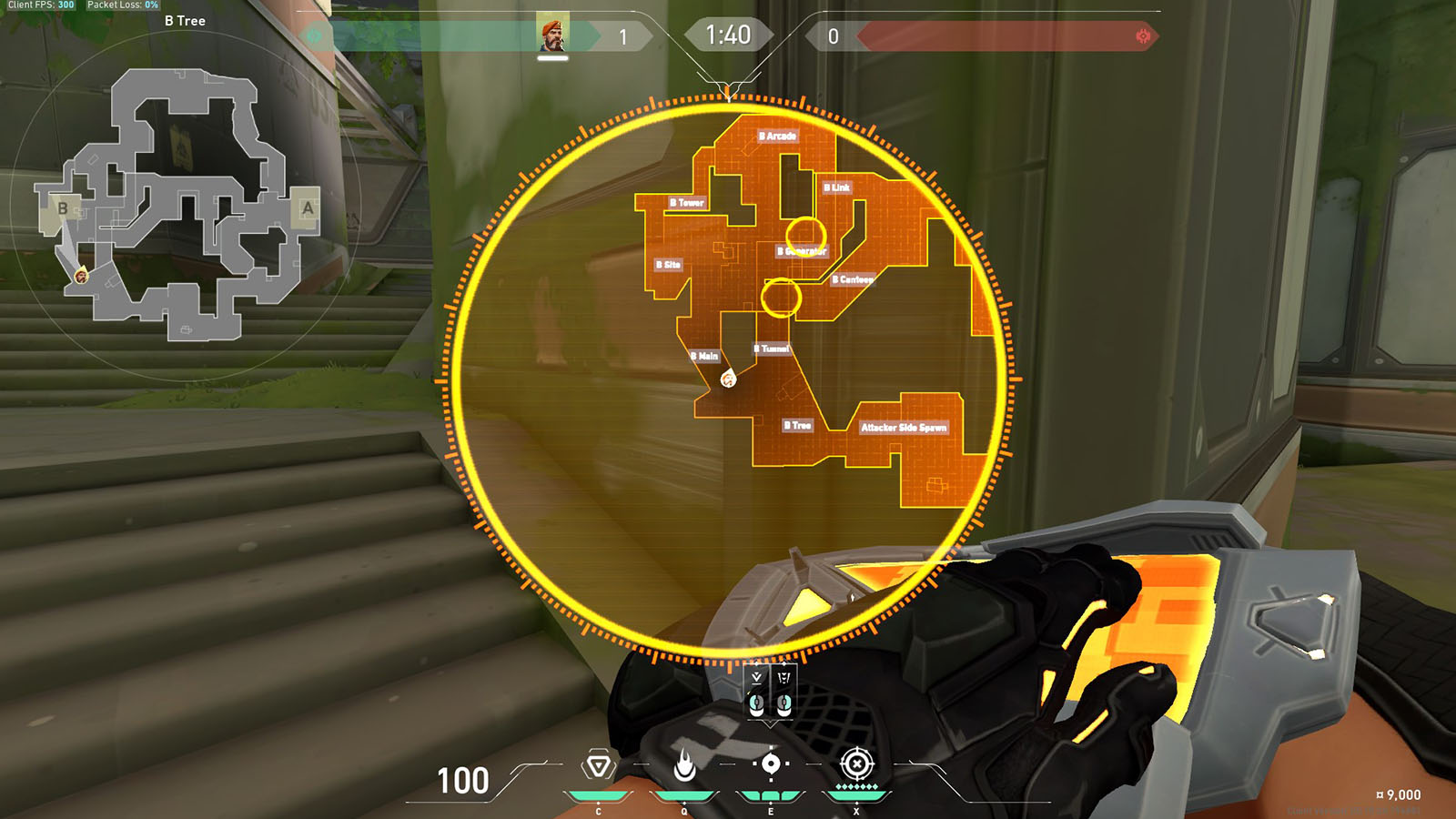Click Brimstone's agent portrait at top center
The height and width of the screenshot is (819, 1456).
pyautogui.click(x=554, y=36)
